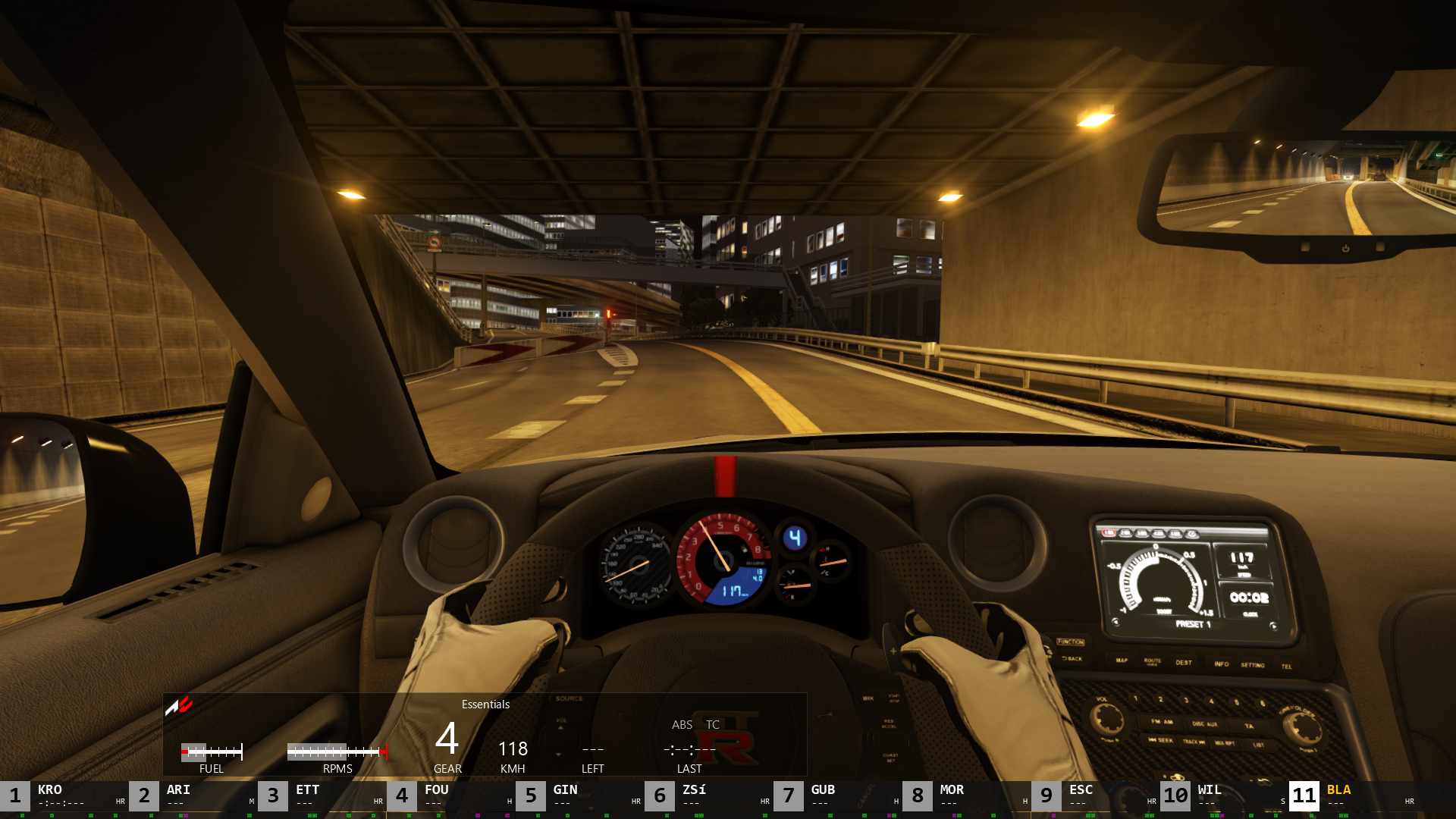This screenshot has height=819, width=1456.
Task: Select driver GIN in position 5
Action: [580, 795]
